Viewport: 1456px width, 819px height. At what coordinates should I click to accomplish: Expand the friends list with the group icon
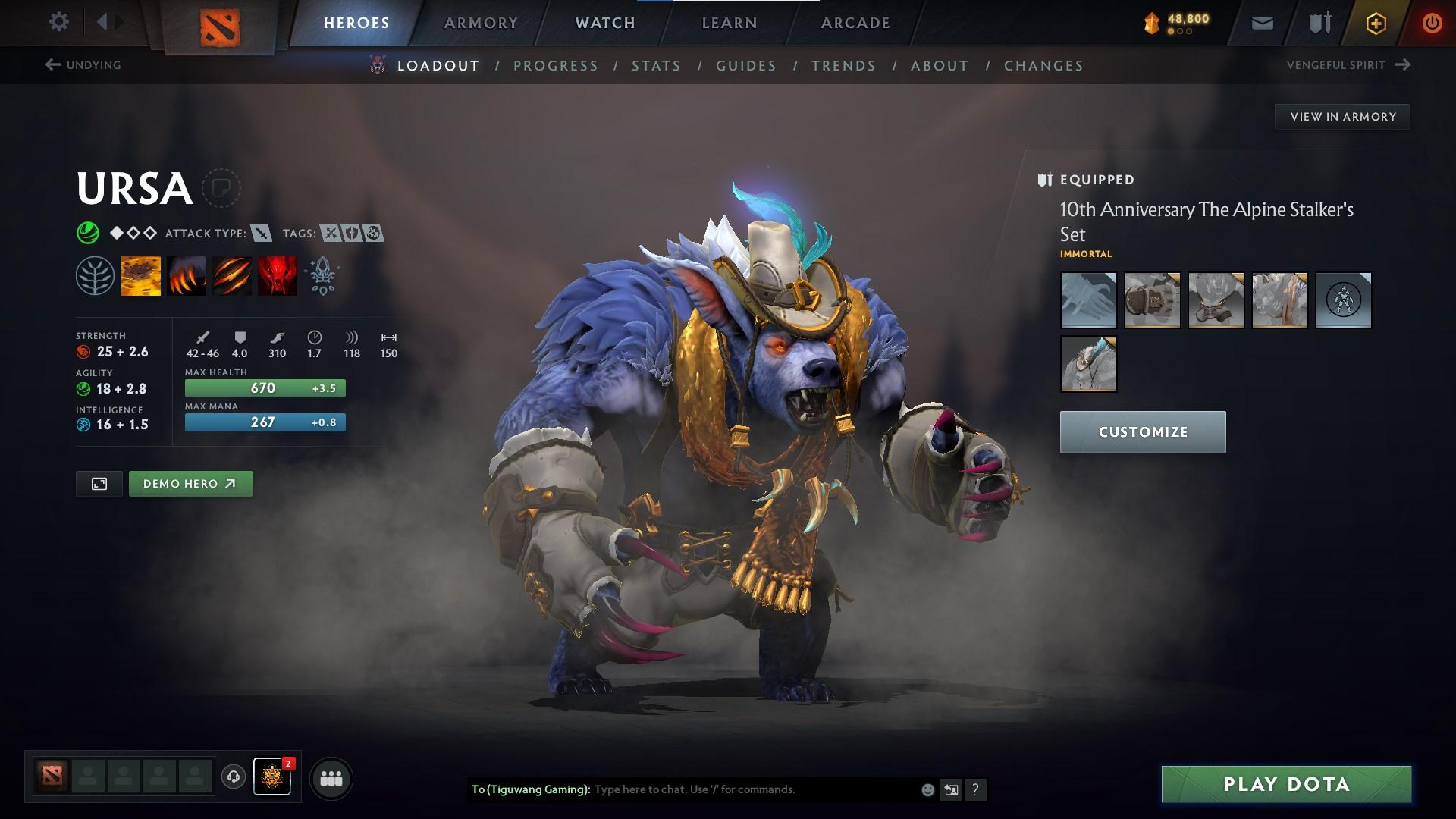pyautogui.click(x=331, y=777)
